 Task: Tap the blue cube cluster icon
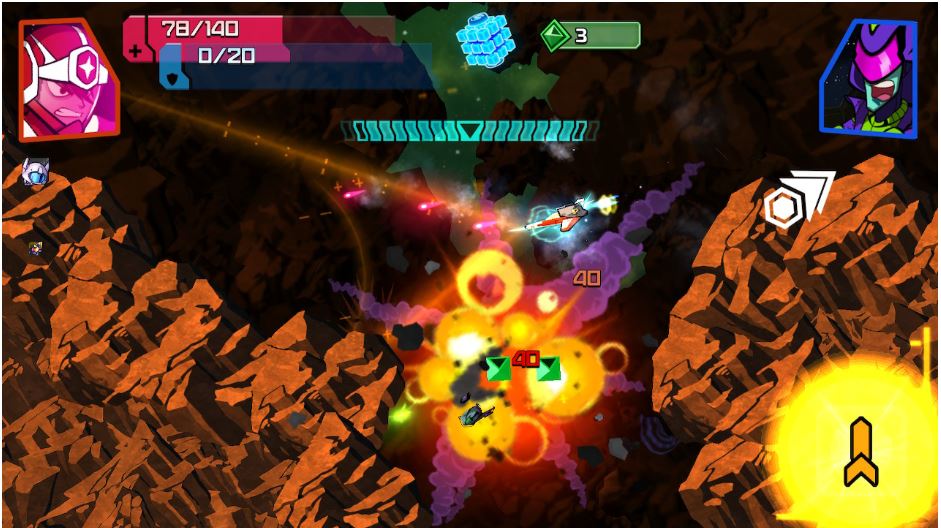coord(486,42)
